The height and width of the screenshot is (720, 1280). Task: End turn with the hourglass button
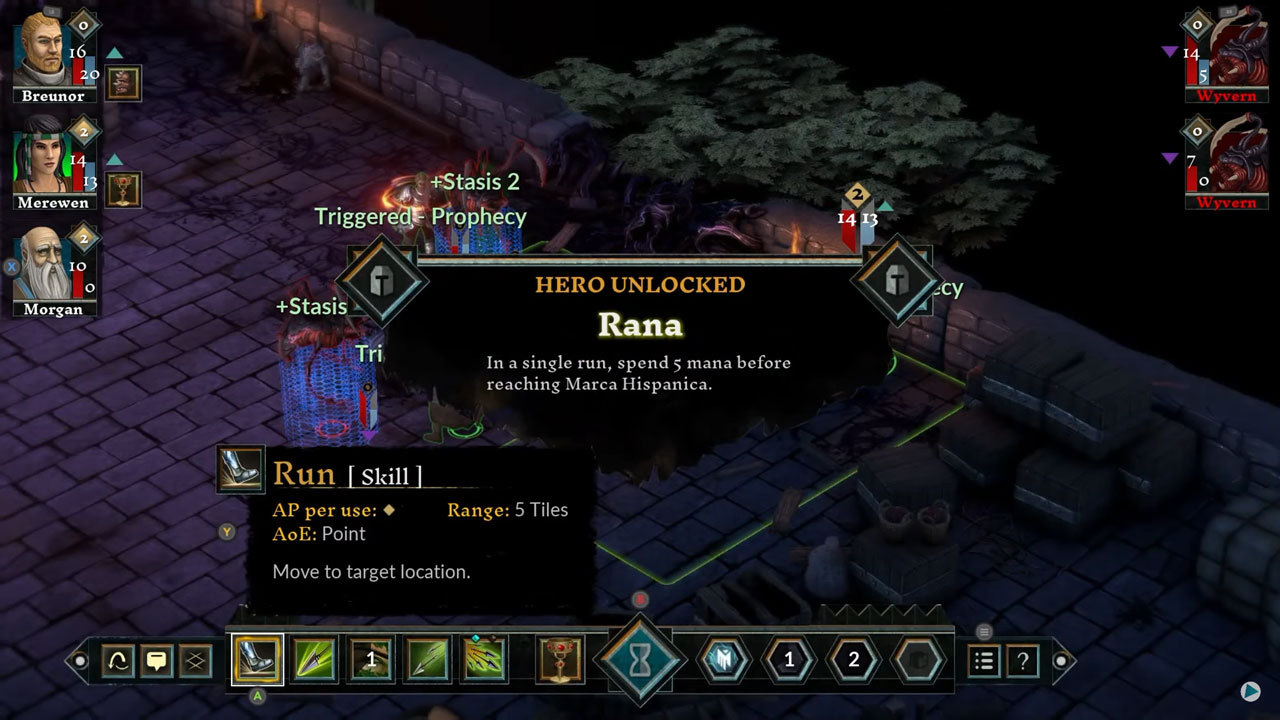640,660
